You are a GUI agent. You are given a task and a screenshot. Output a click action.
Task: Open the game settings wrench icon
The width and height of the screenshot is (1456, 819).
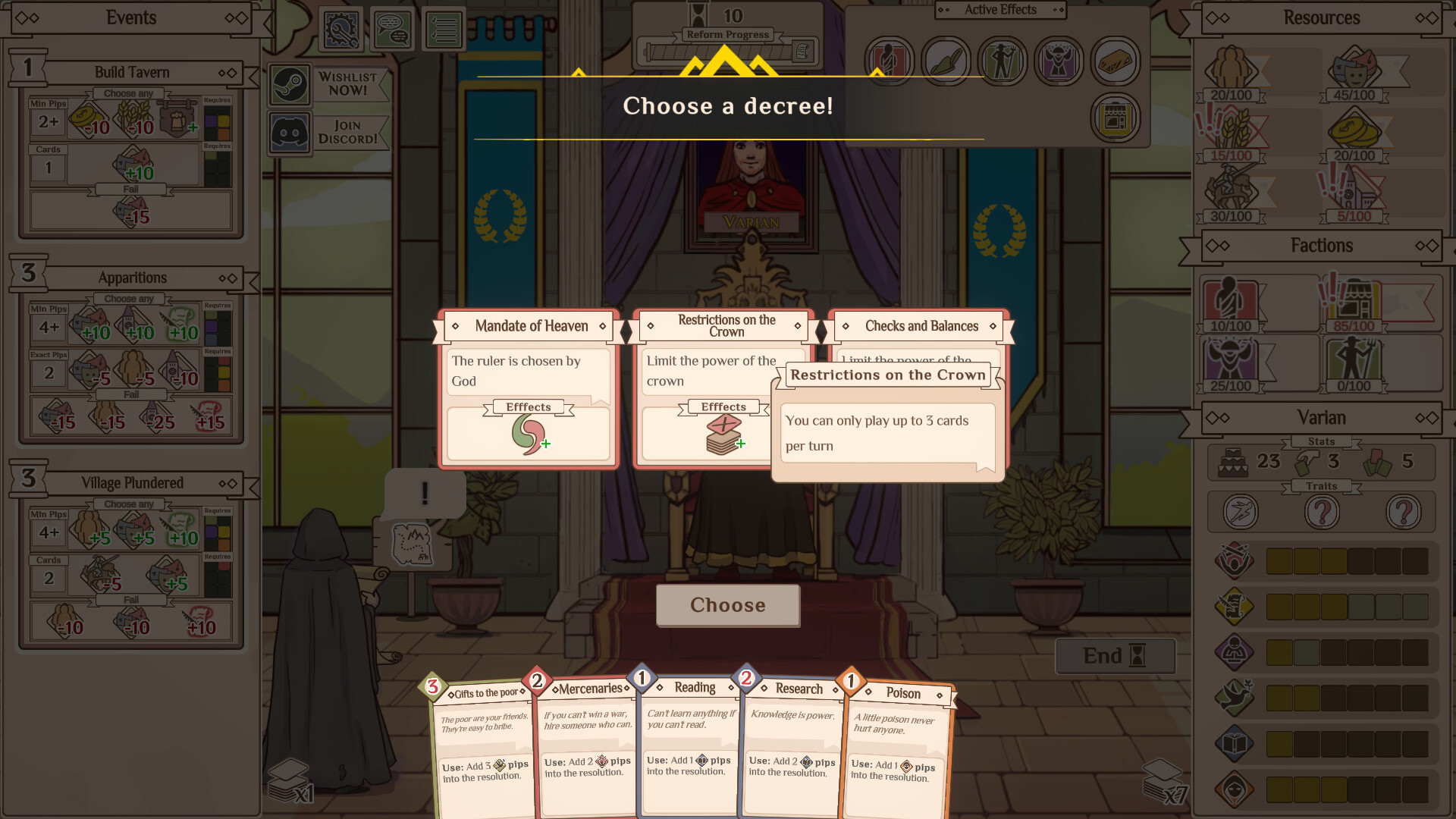(x=340, y=28)
